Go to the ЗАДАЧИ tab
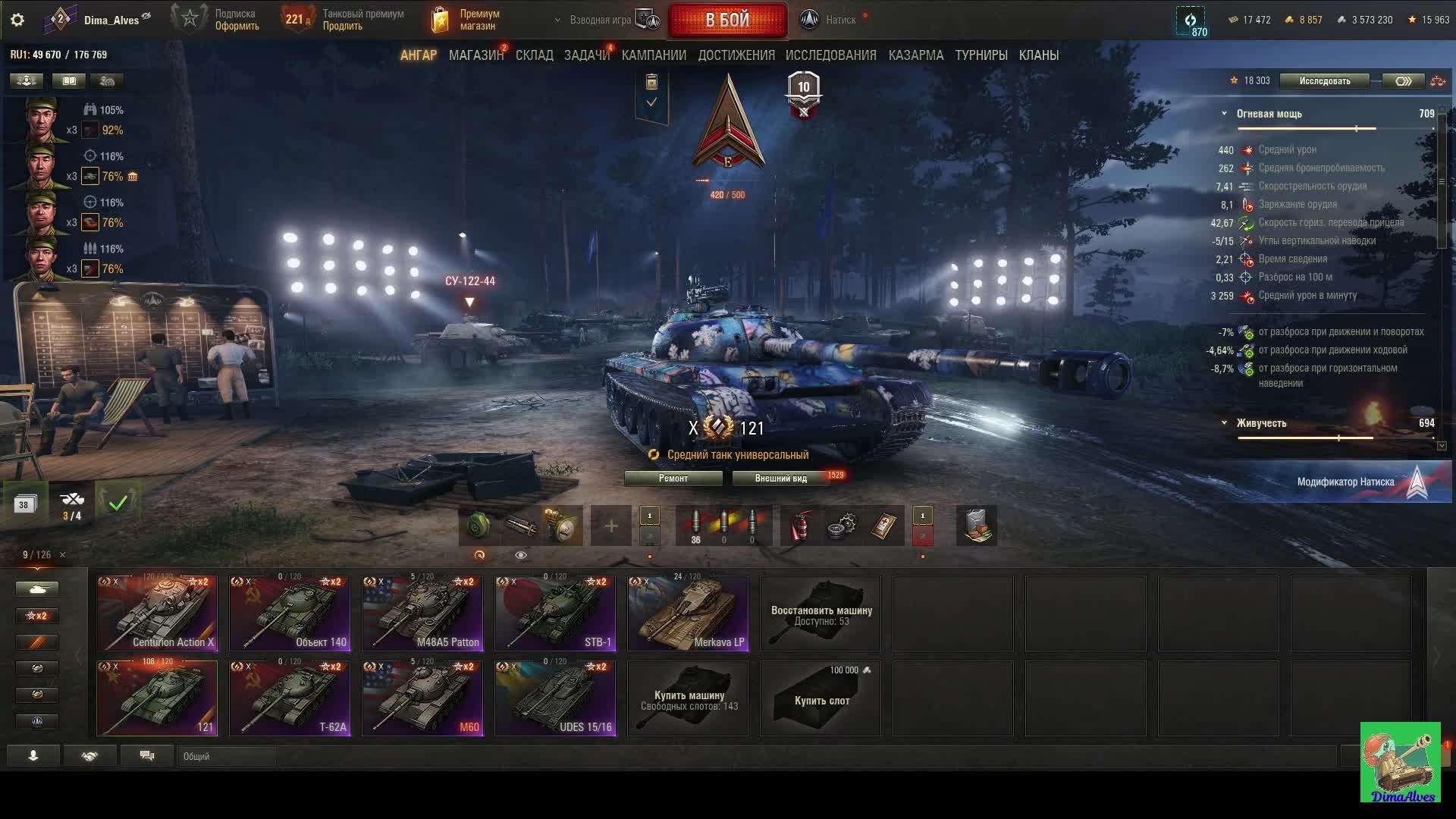 [586, 55]
